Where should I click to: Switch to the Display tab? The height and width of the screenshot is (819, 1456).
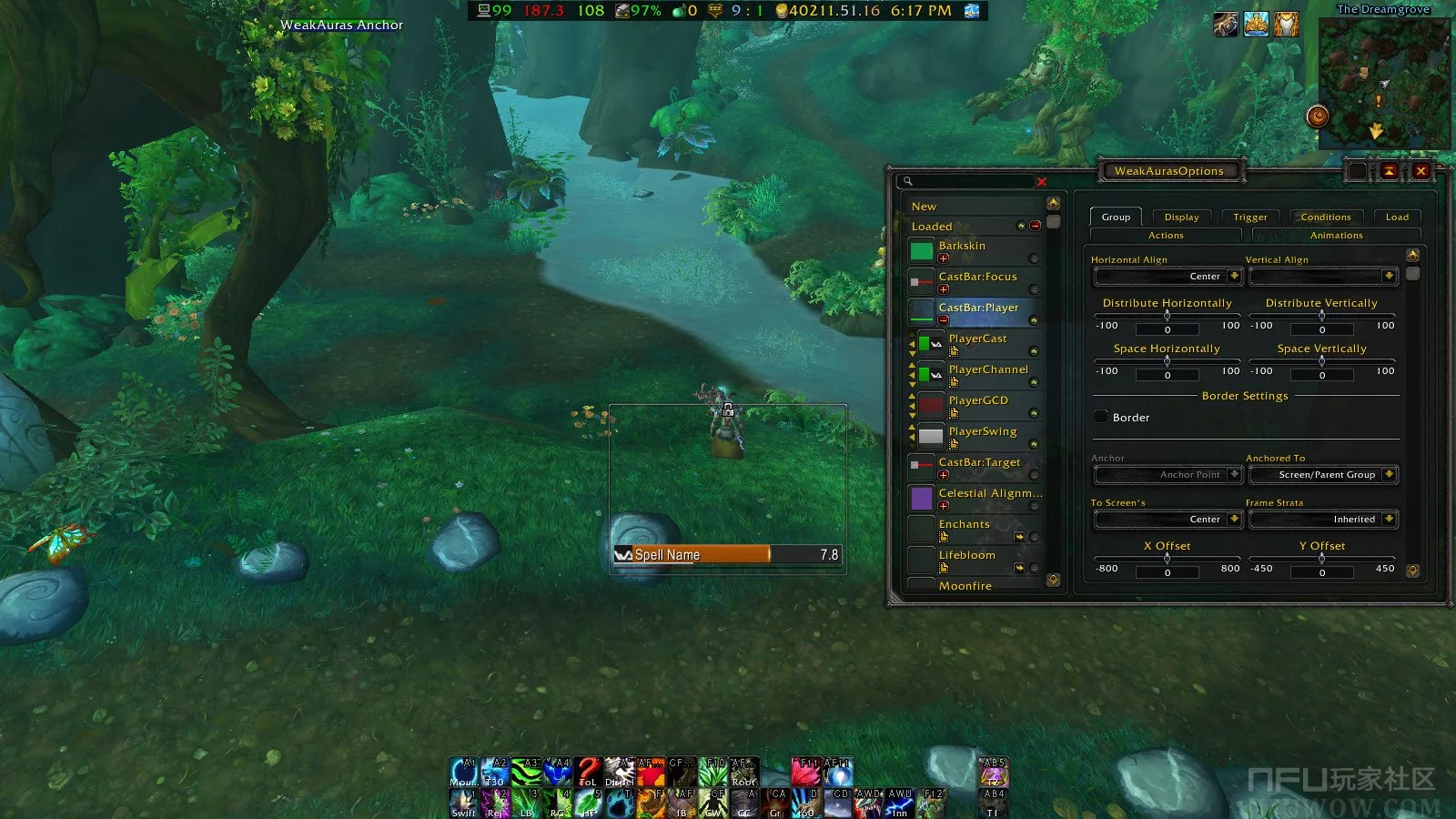(1181, 217)
